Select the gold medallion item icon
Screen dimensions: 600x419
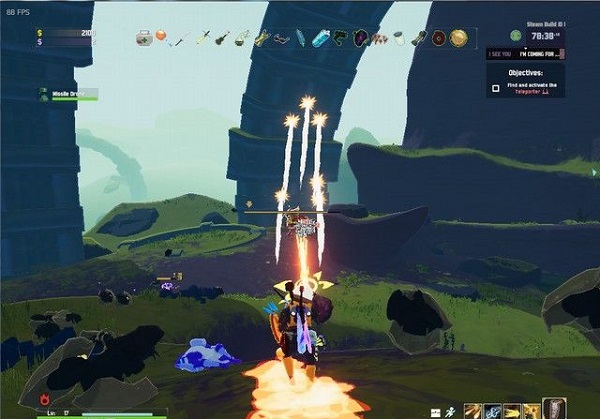(x=458, y=38)
